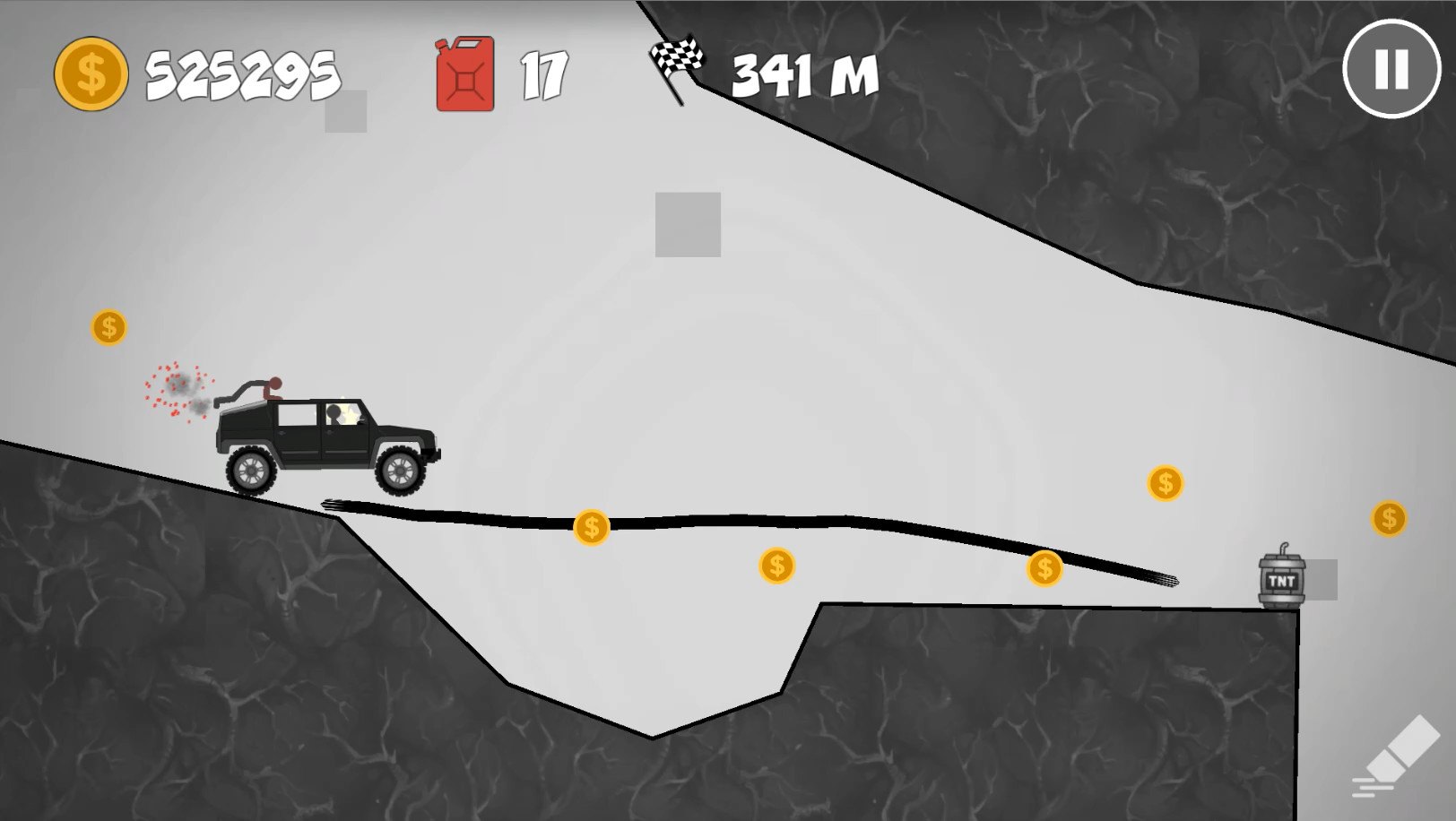
Task: Click the 341 M distance label
Action: (803, 75)
